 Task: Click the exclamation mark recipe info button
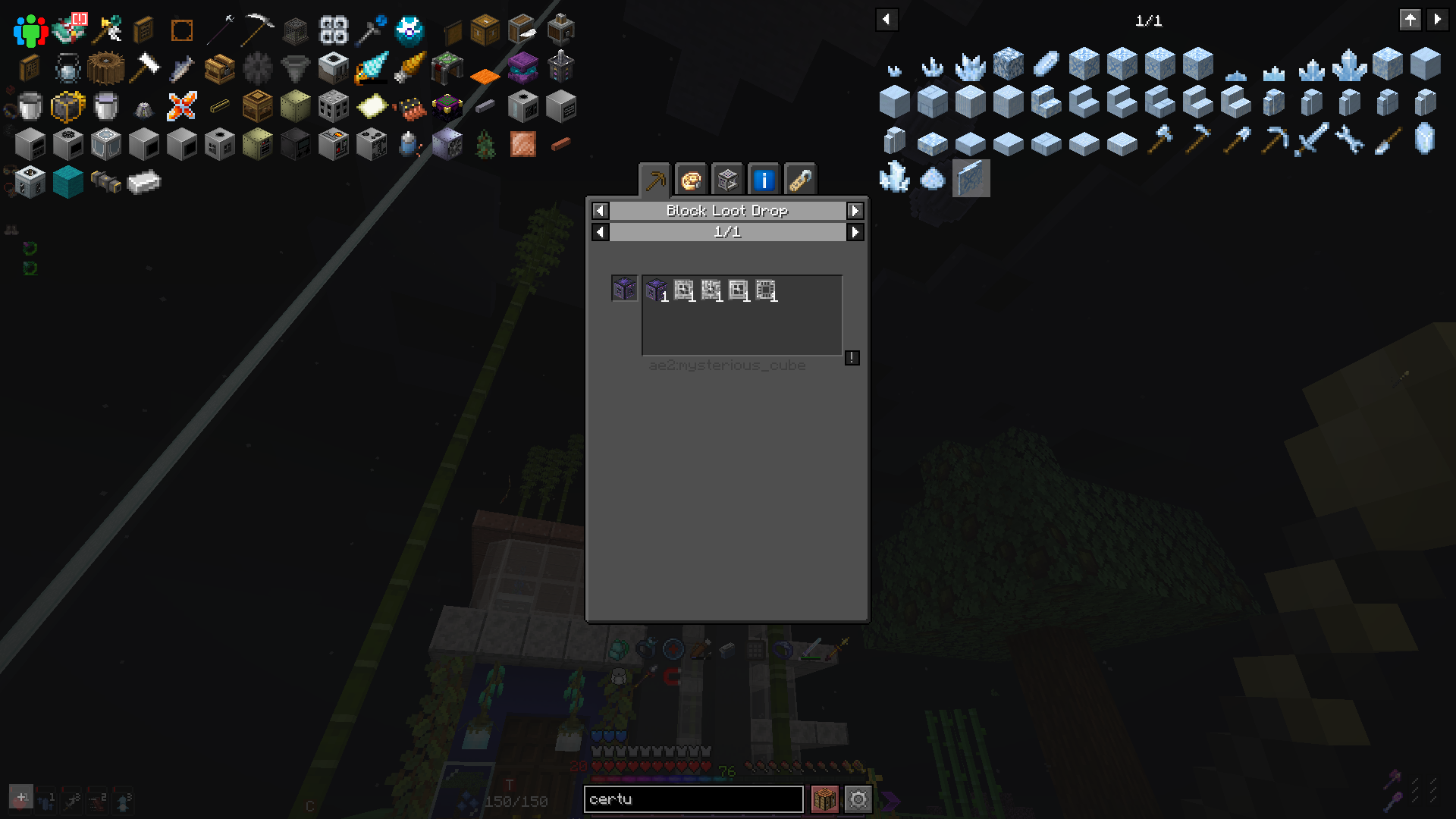click(x=852, y=359)
